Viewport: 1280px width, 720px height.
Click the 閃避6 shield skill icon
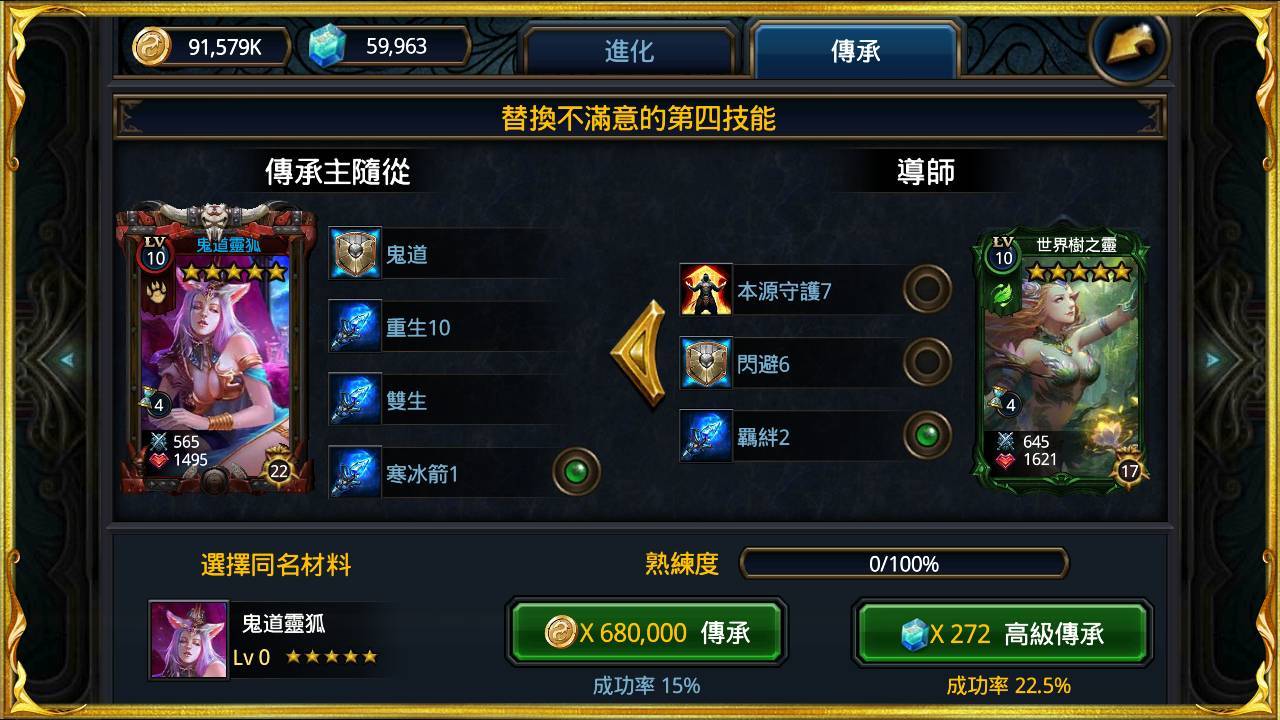(x=706, y=364)
